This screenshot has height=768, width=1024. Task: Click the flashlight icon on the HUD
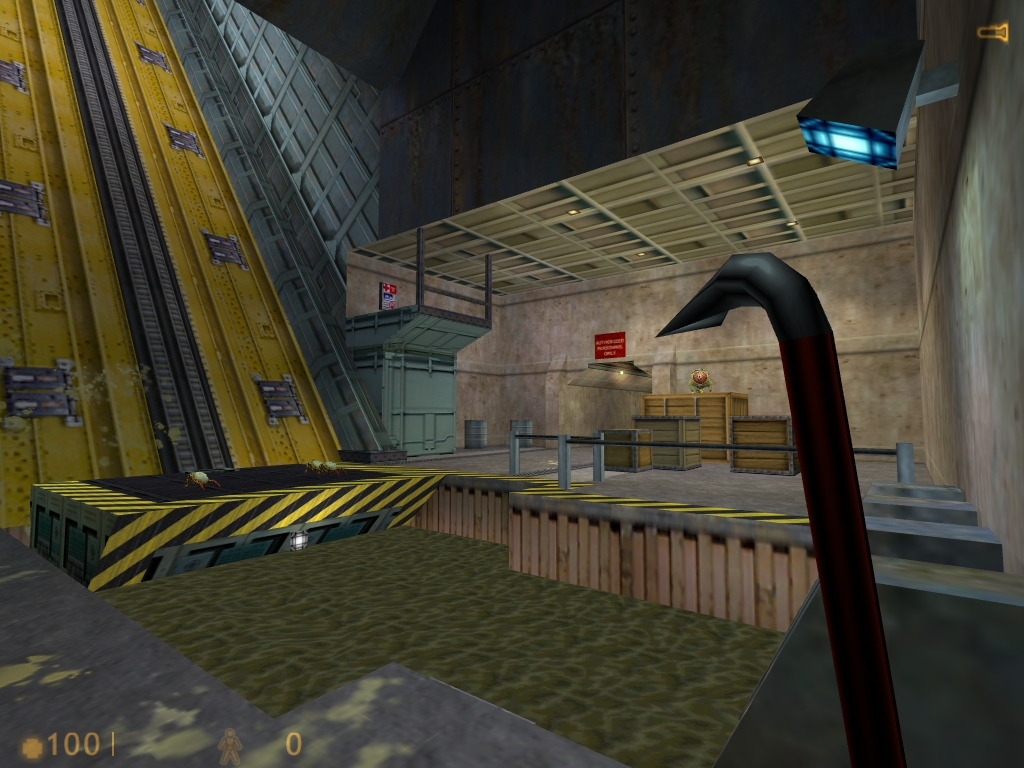click(x=992, y=33)
